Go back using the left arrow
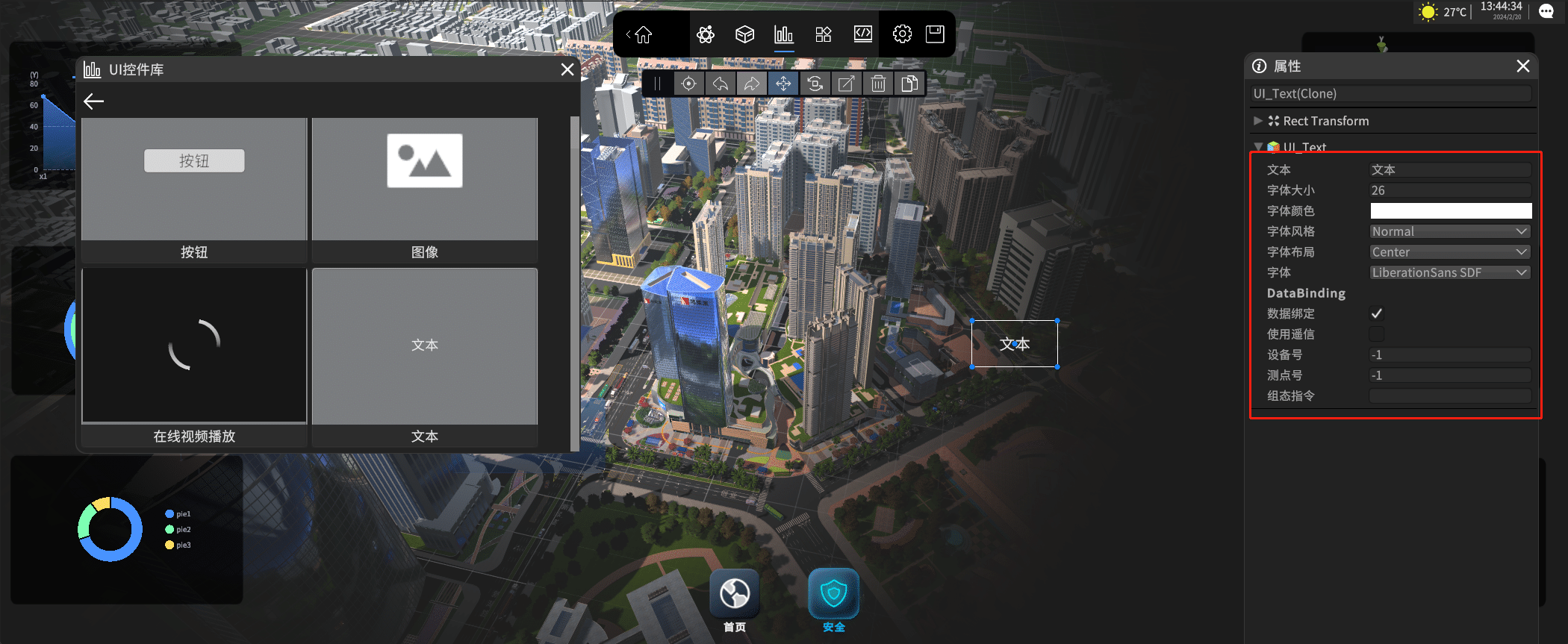The width and height of the screenshot is (1568, 644). (94, 101)
